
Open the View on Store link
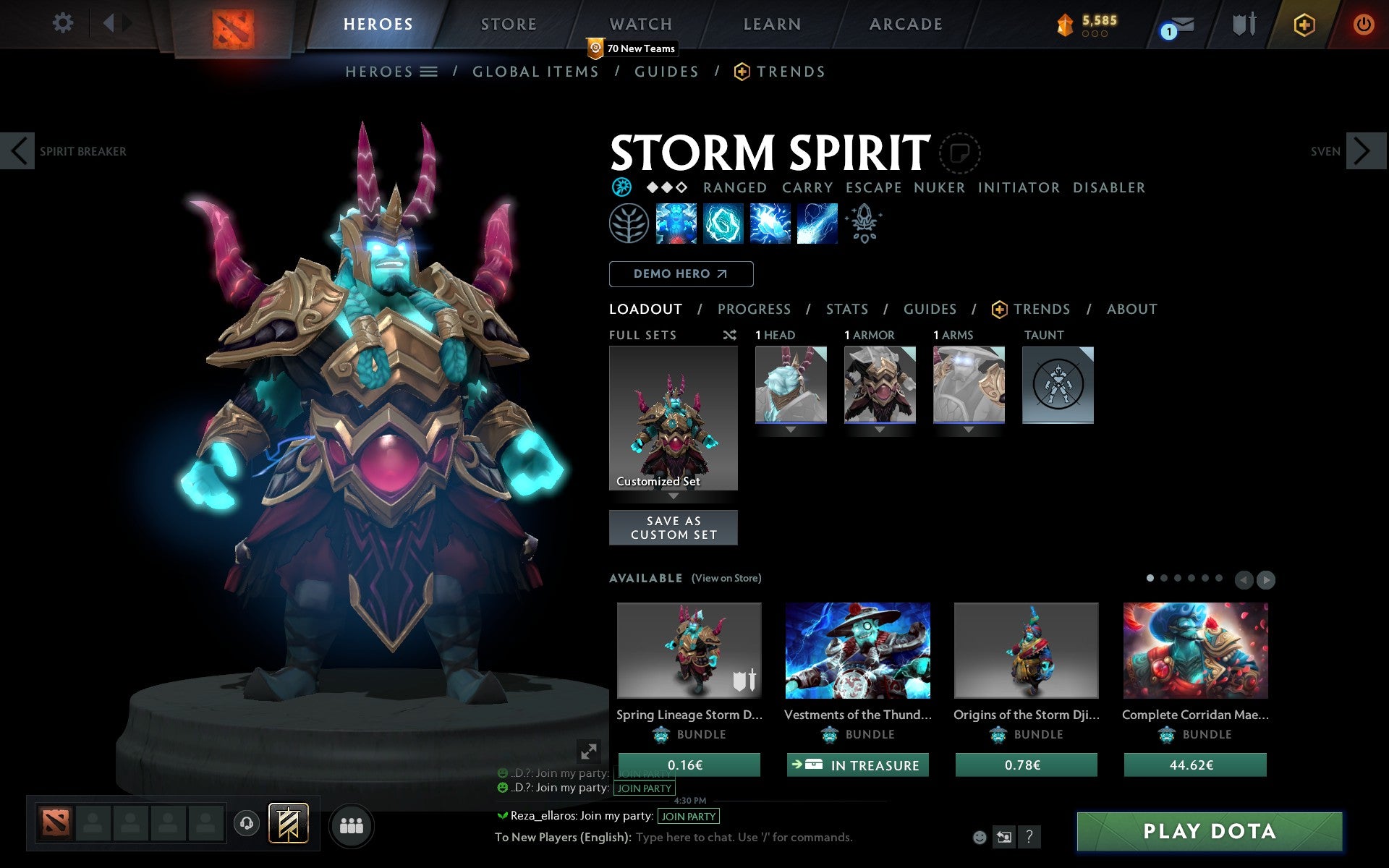(726, 578)
